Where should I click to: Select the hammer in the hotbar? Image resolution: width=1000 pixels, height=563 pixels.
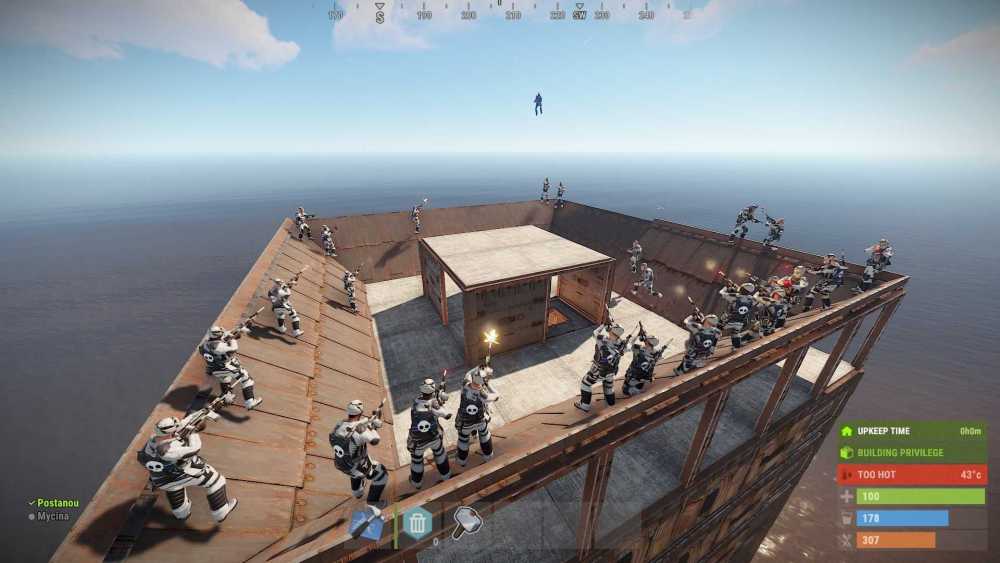click(466, 522)
